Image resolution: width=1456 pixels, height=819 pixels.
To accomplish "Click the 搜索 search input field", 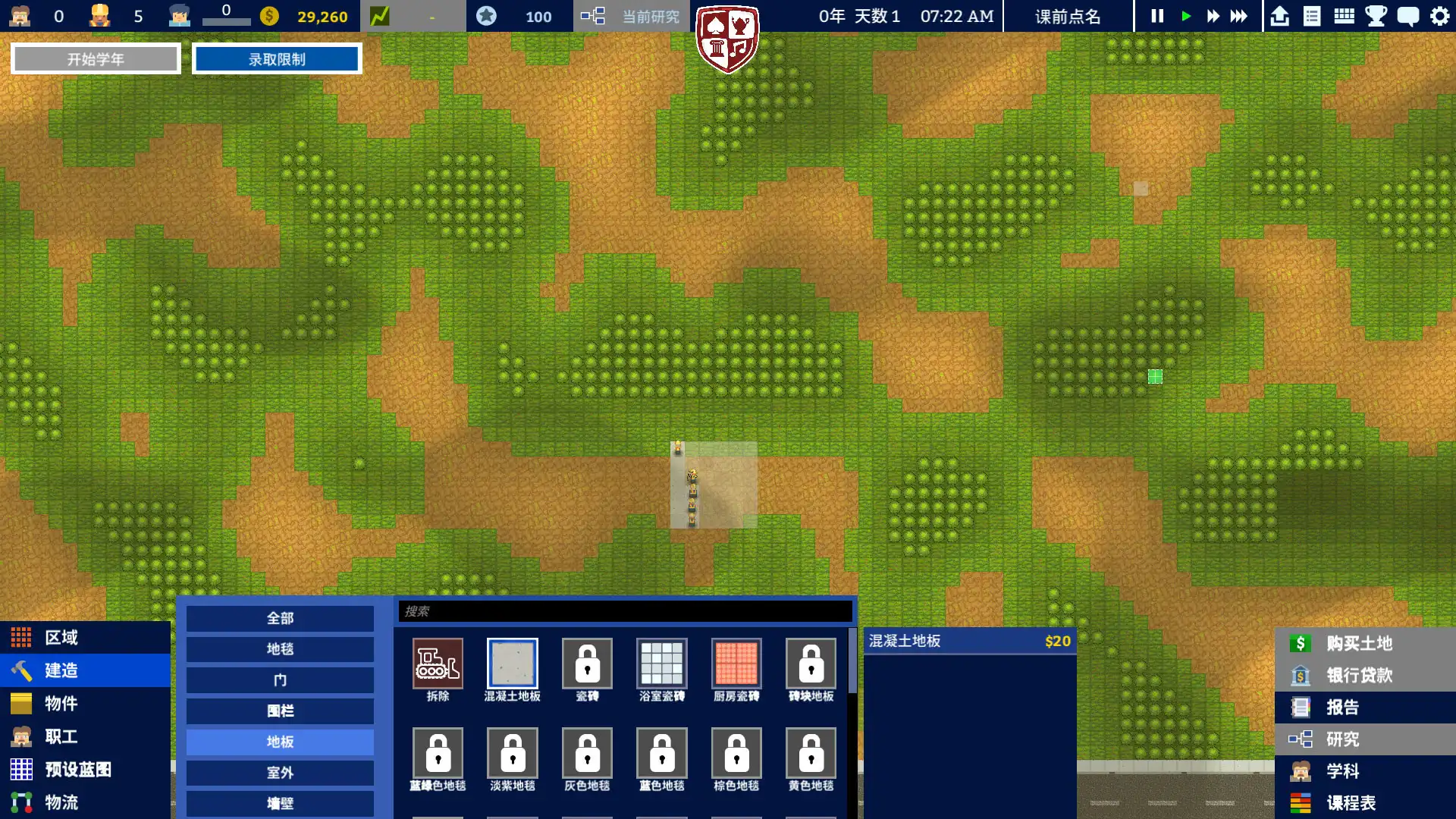I will [625, 611].
